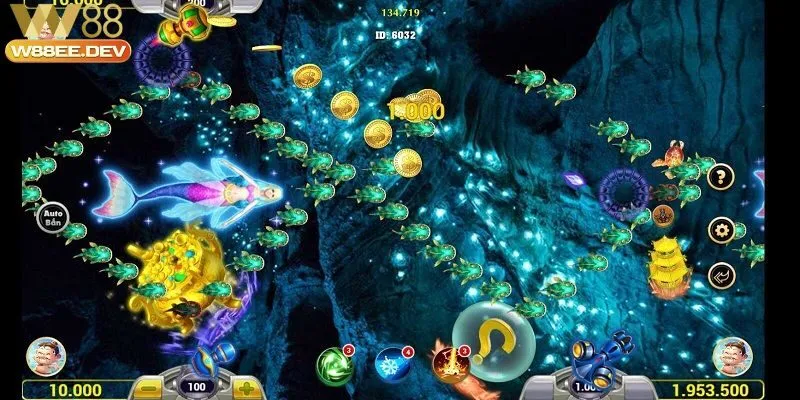Image resolution: width=800 pixels, height=400 pixels.
Task: Open the question mark help button
Action: pos(720,179)
